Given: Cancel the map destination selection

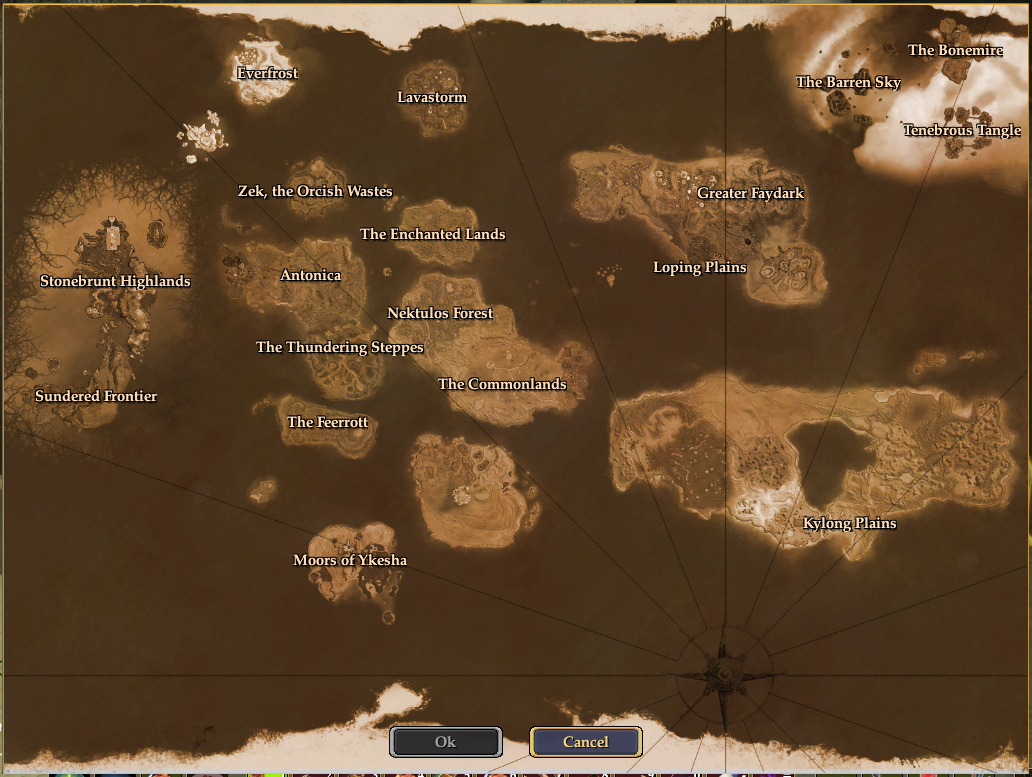Looking at the screenshot, I should coord(586,742).
